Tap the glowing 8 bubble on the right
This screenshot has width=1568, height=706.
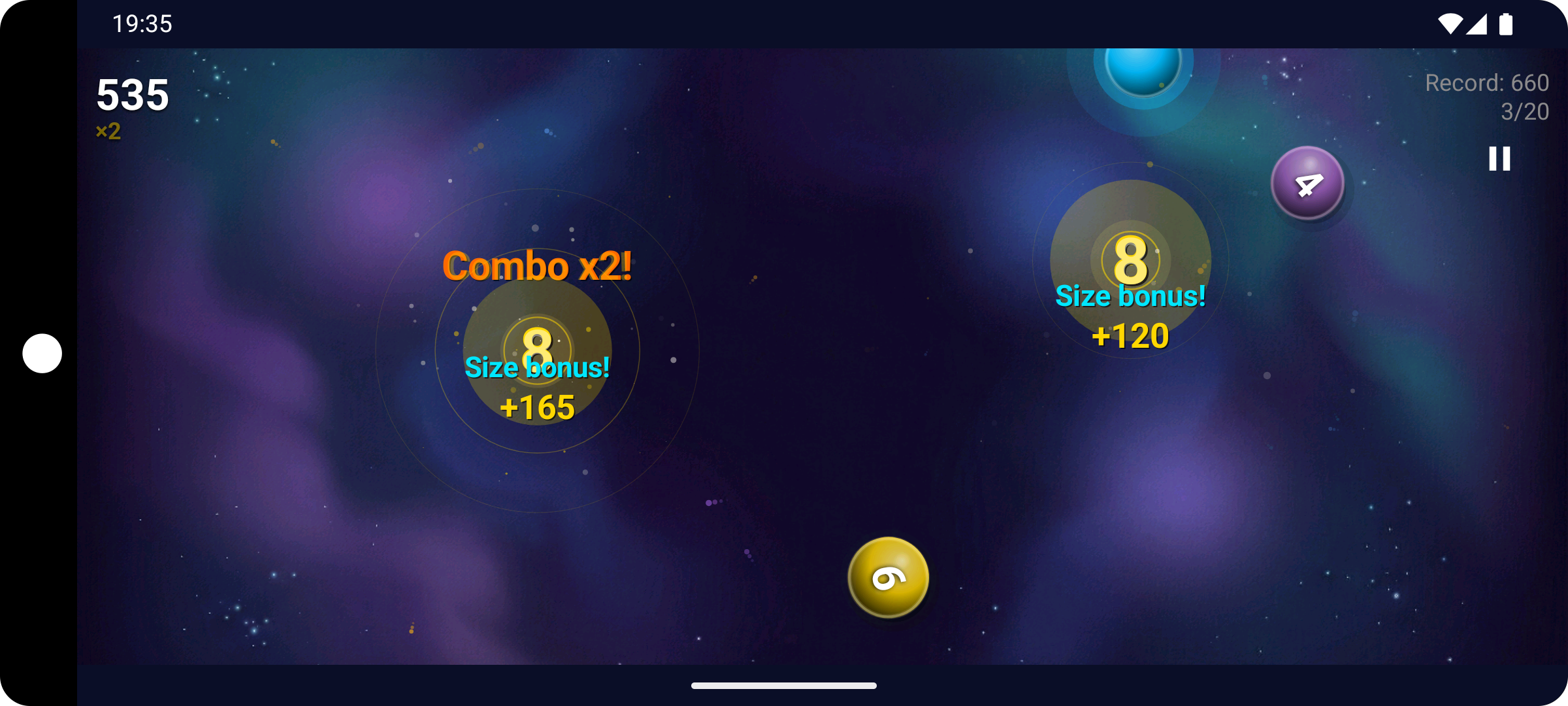click(1130, 260)
